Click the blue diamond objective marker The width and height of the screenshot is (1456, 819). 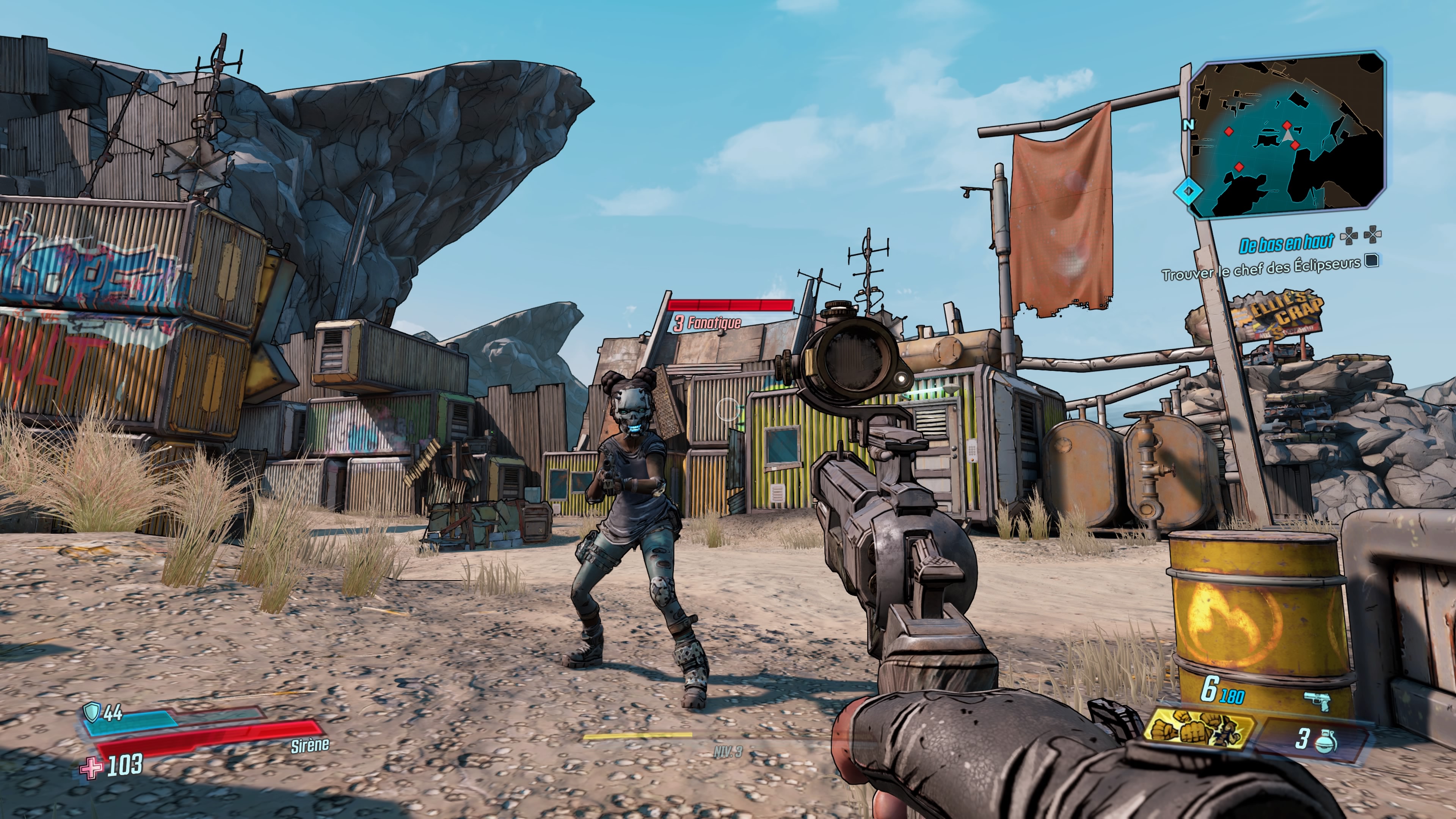coord(1189,191)
